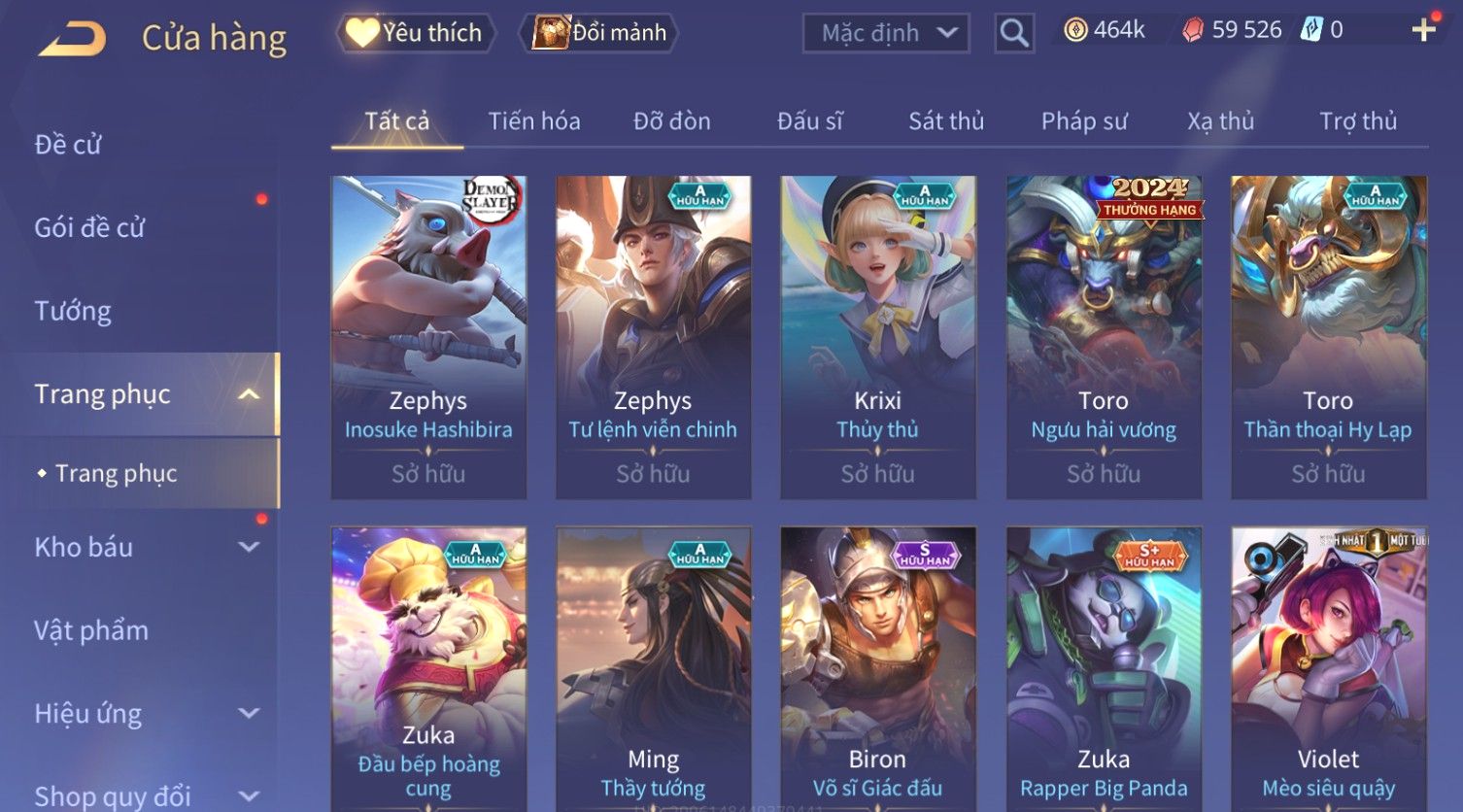Viewport: 1463px width, 812px height.
Task: Go back using the return arrow
Action: (x=73, y=39)
